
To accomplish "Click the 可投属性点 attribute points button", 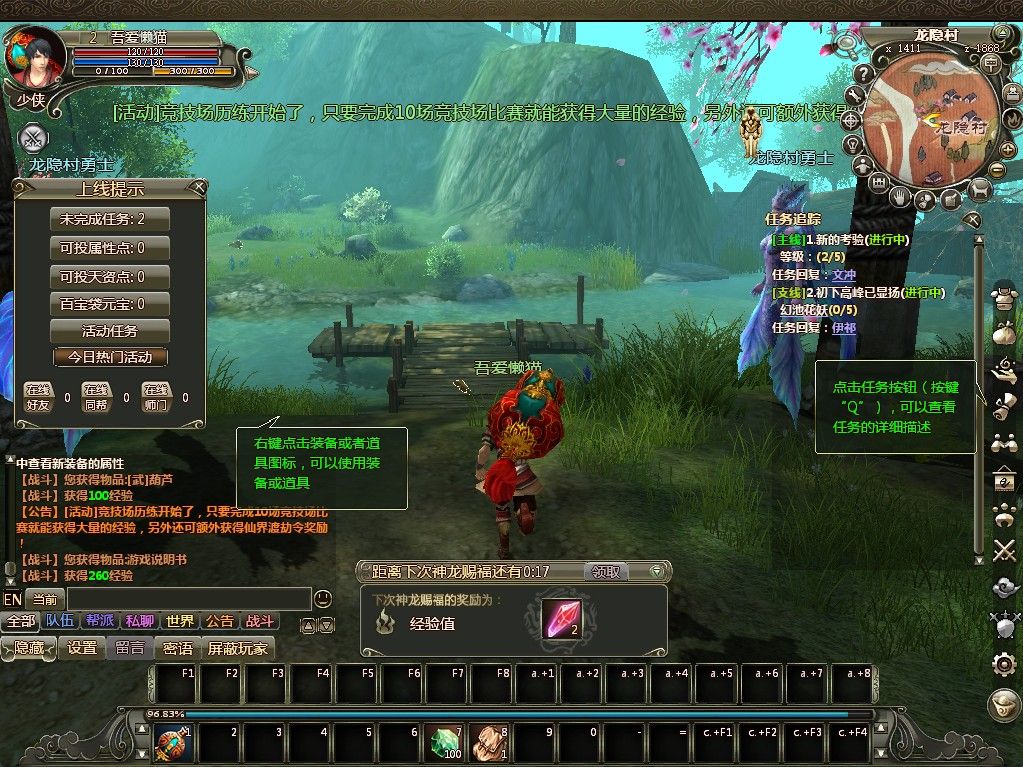I will tap(109, 248).
